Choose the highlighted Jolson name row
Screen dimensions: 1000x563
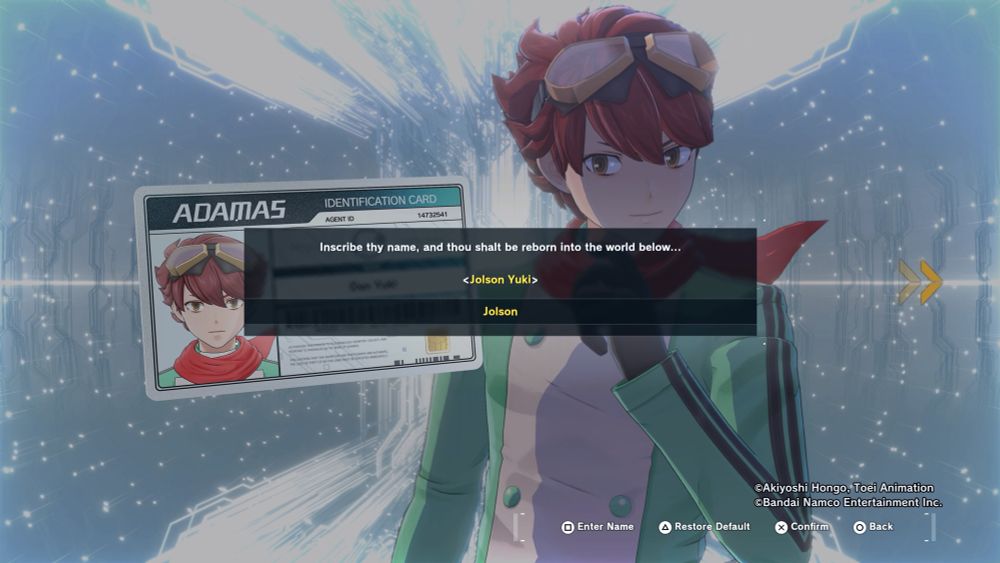coord(500,312)
